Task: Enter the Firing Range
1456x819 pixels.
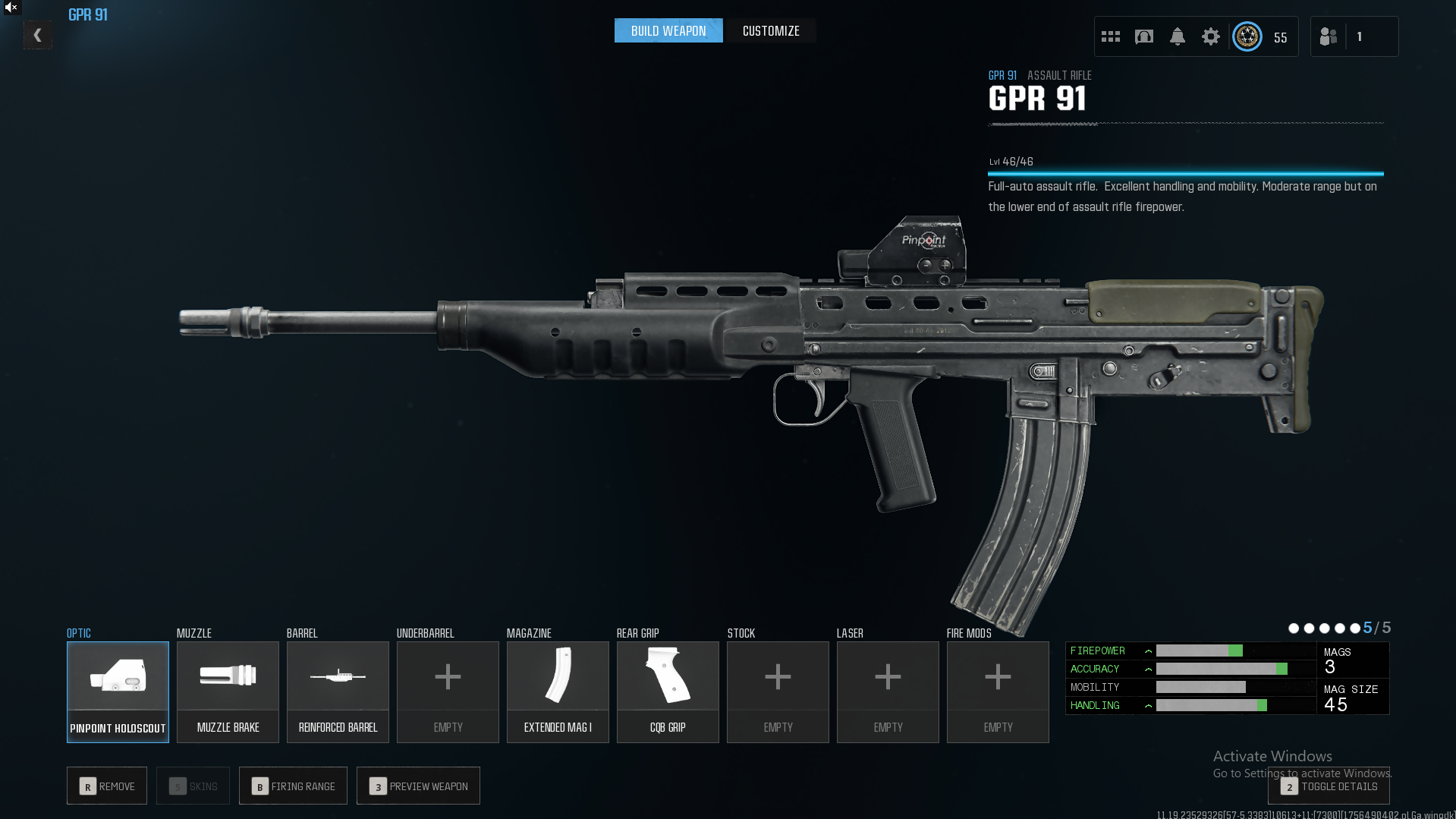Action: [x=293, y=786]
